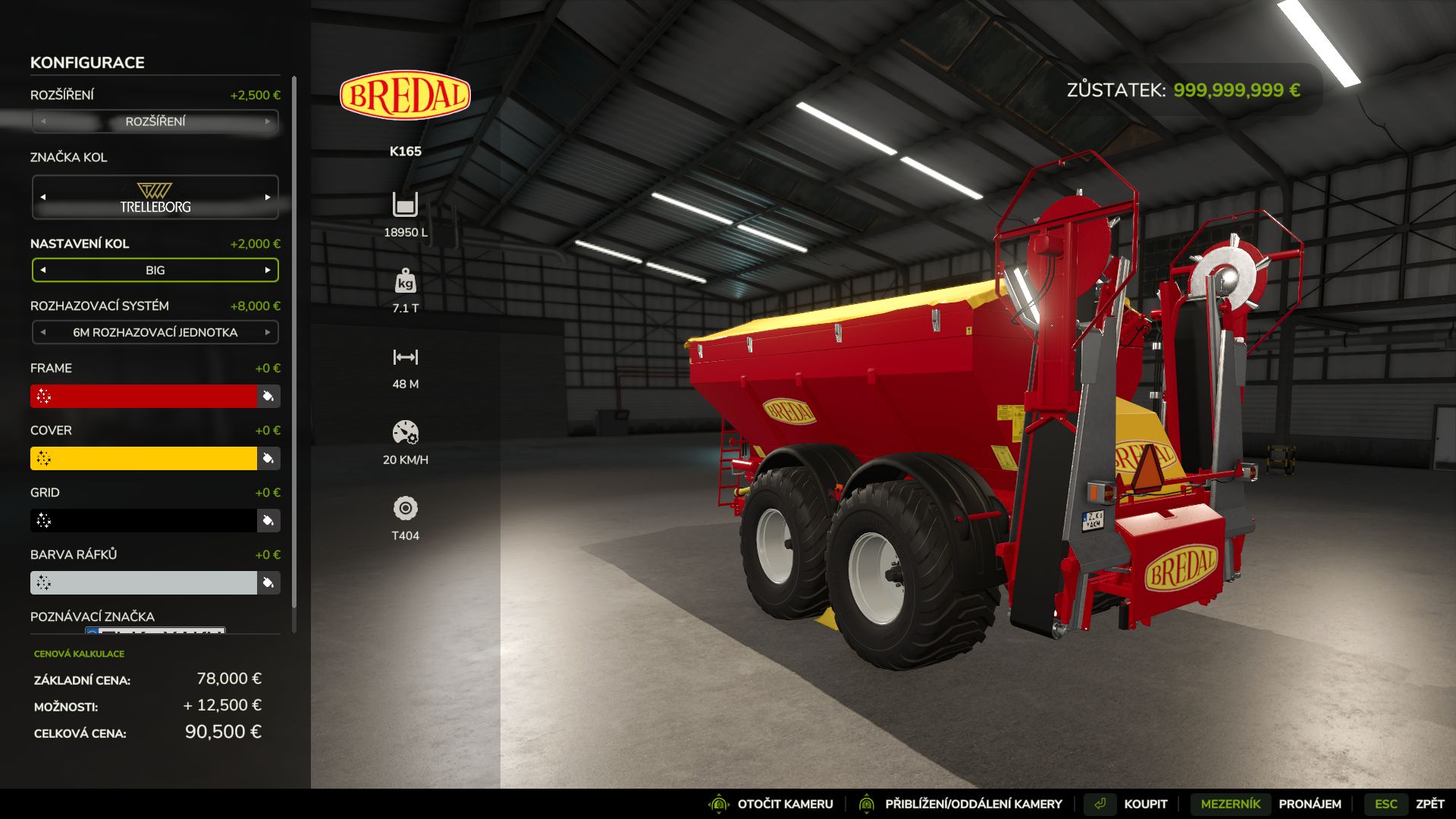This screenshot has width=1456, height=819.
Task: Open the paint bucket picker for BARVA RÁFKŮ
Action: coord(270,582)
